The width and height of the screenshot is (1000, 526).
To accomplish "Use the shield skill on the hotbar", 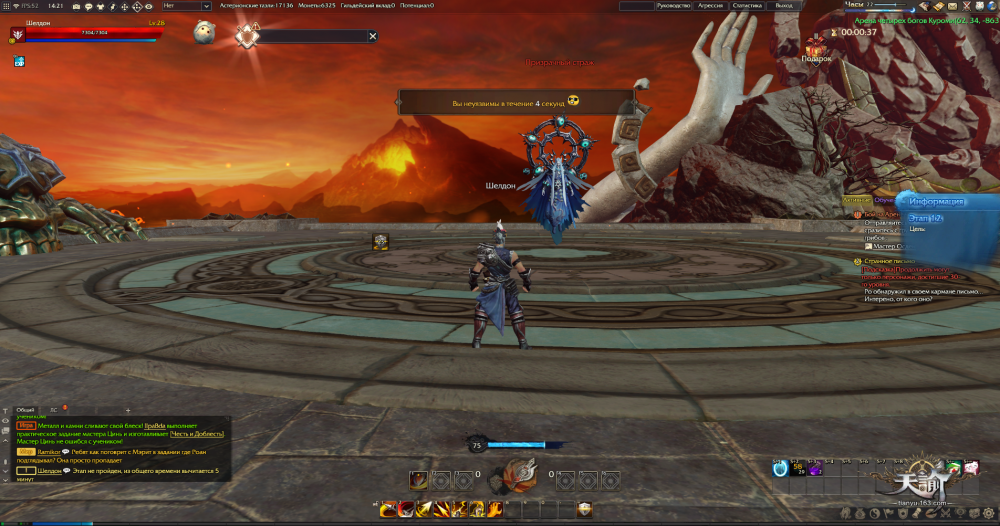I will click(584, 510).
